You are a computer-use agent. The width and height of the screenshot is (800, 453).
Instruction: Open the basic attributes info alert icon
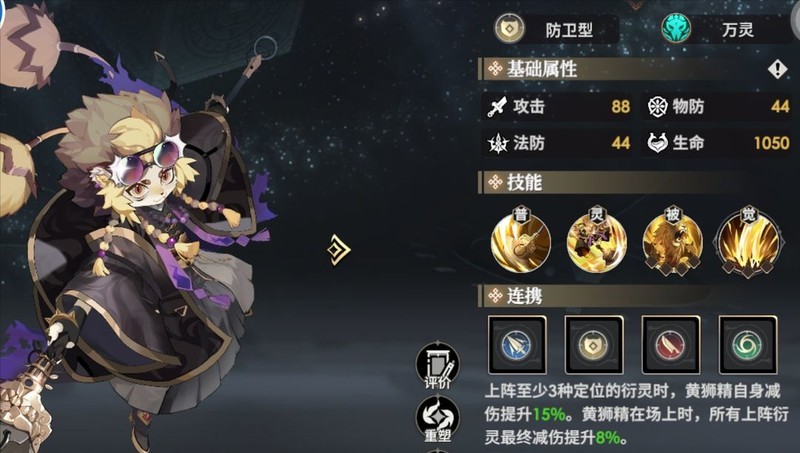point(777,69)
